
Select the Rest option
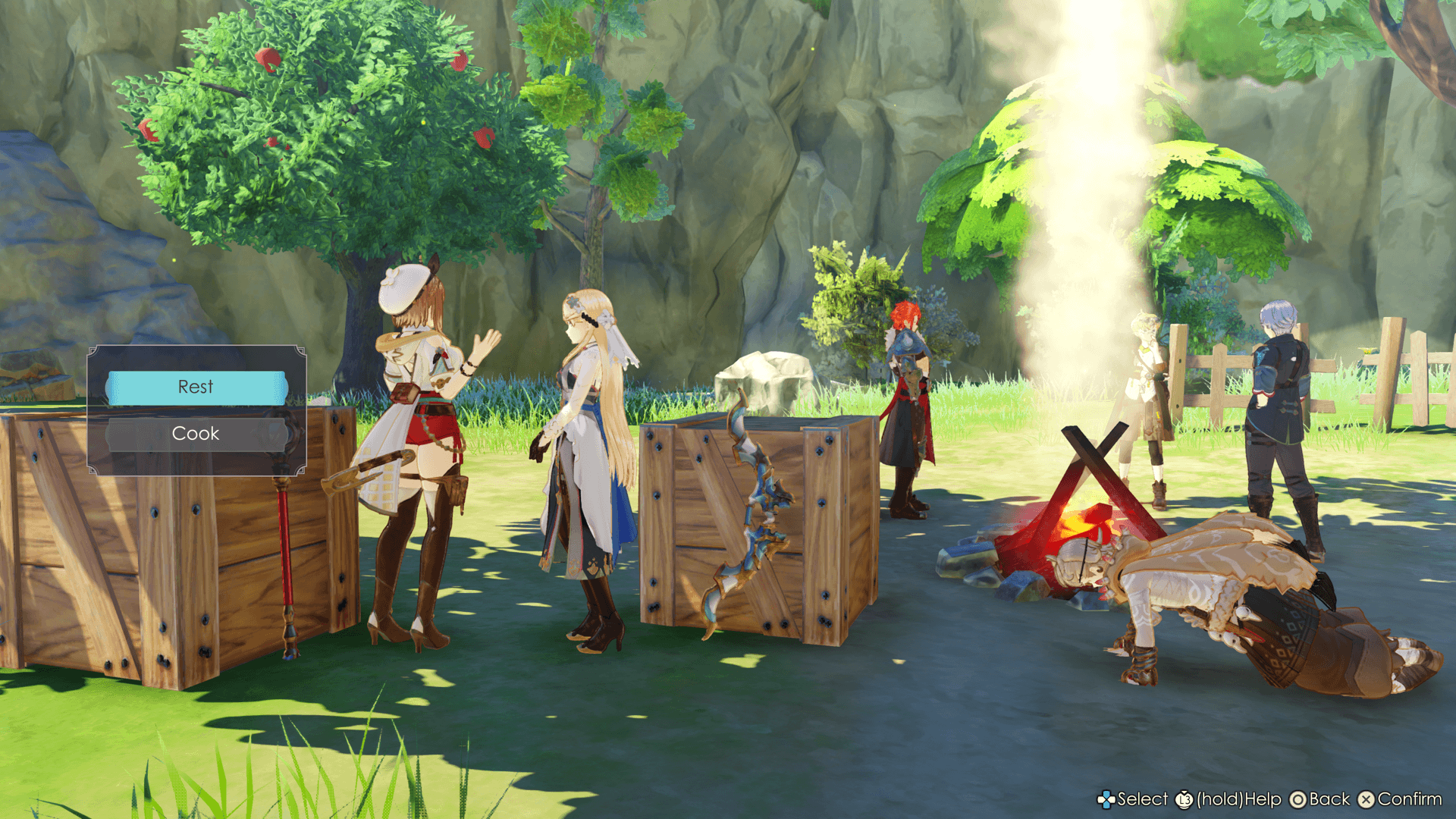tap(196, 388)
